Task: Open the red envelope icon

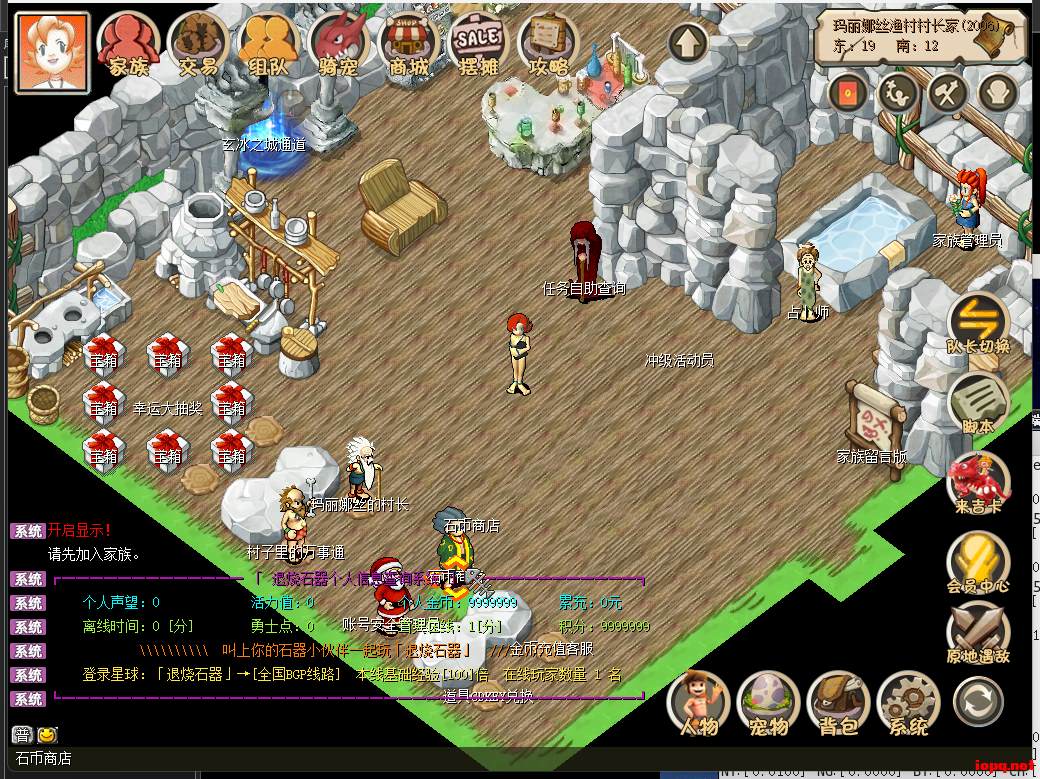Action: coord(849,93)
